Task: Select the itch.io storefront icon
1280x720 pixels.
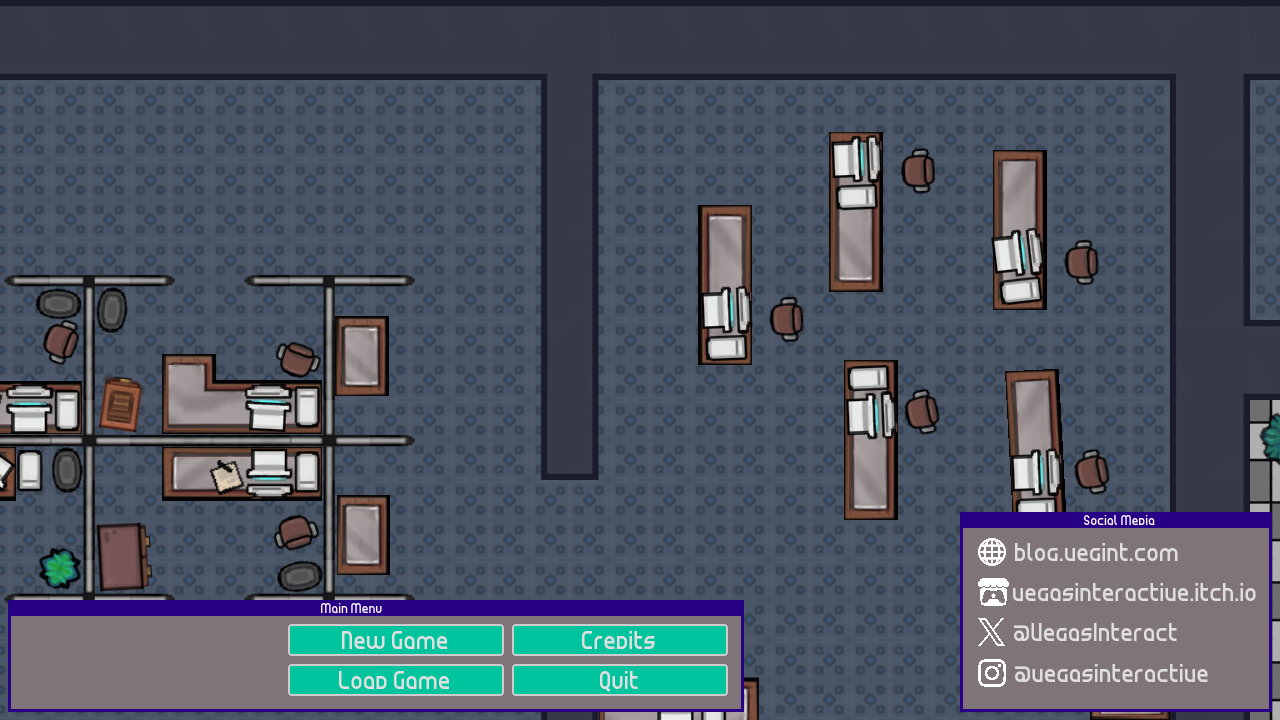Action: pyautogui.click(x=991, y=592)
